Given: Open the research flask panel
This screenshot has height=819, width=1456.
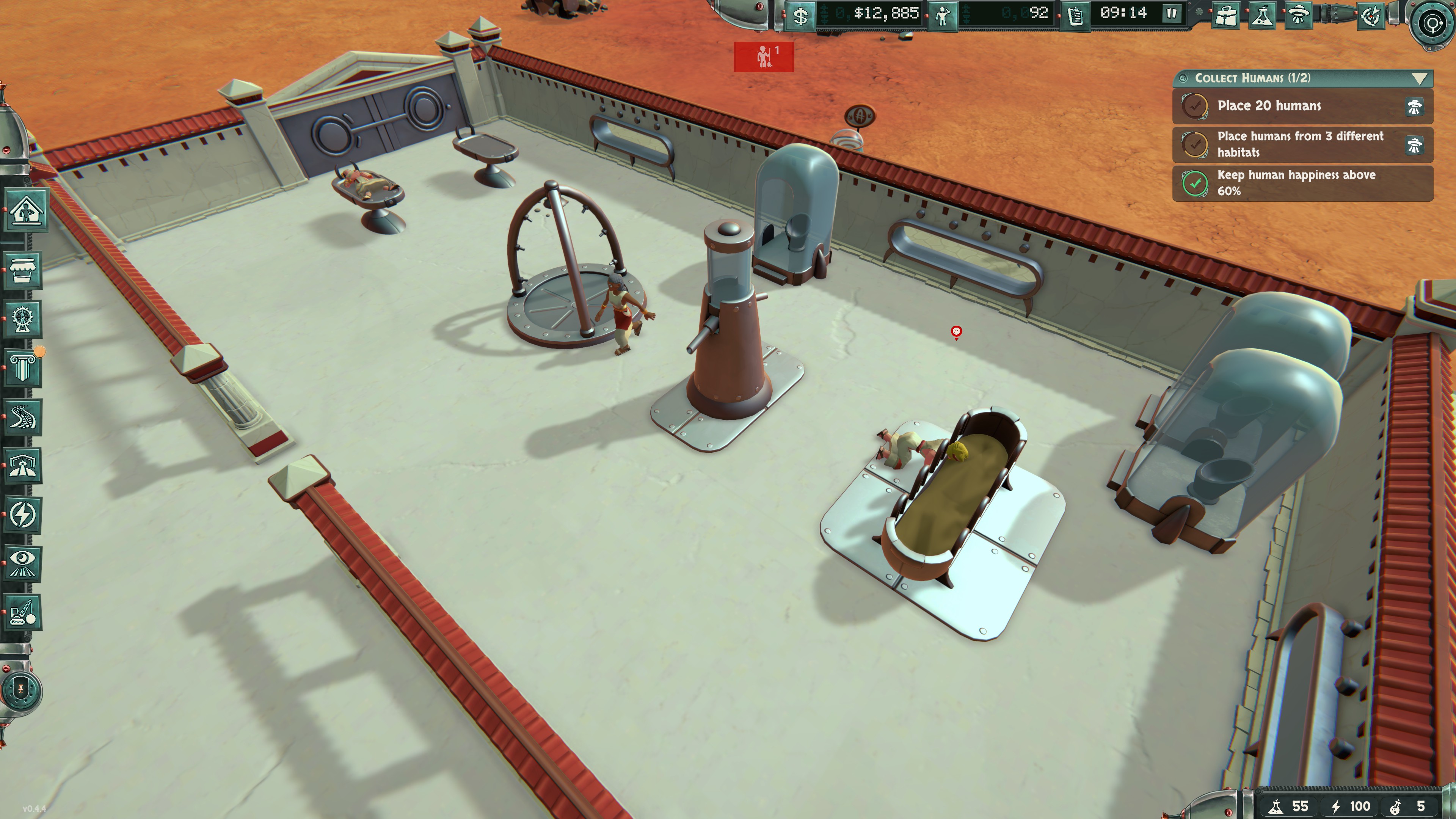Looking at the screenshot, I should point(1261,15).
